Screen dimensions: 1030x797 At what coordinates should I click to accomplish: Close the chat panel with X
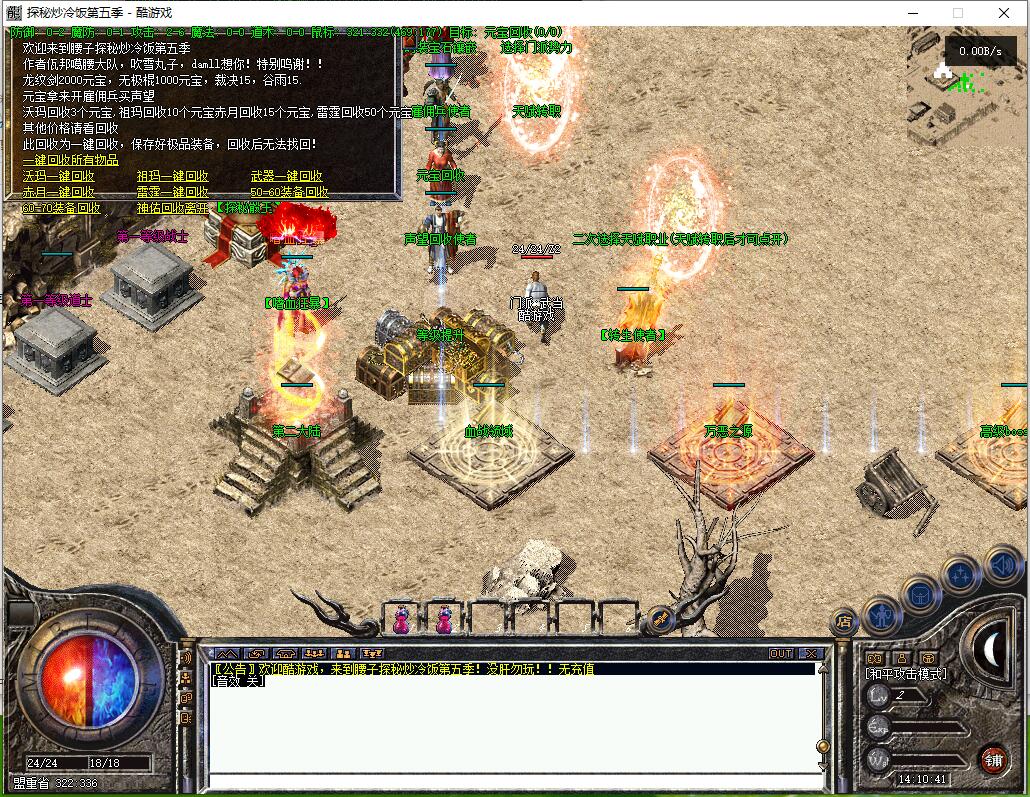tap(811, 654)
